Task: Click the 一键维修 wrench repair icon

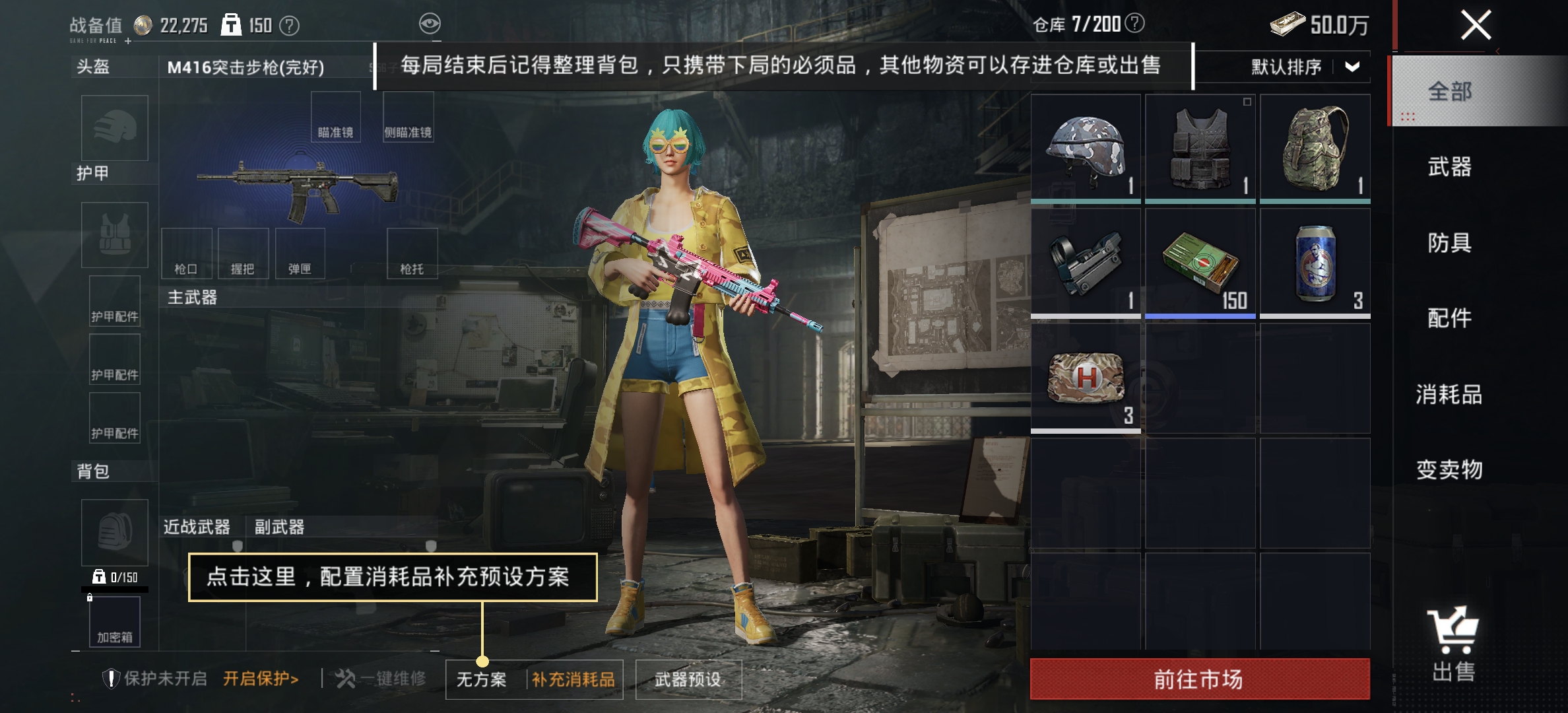Action: pyautogui.click(x=346, y=677)
